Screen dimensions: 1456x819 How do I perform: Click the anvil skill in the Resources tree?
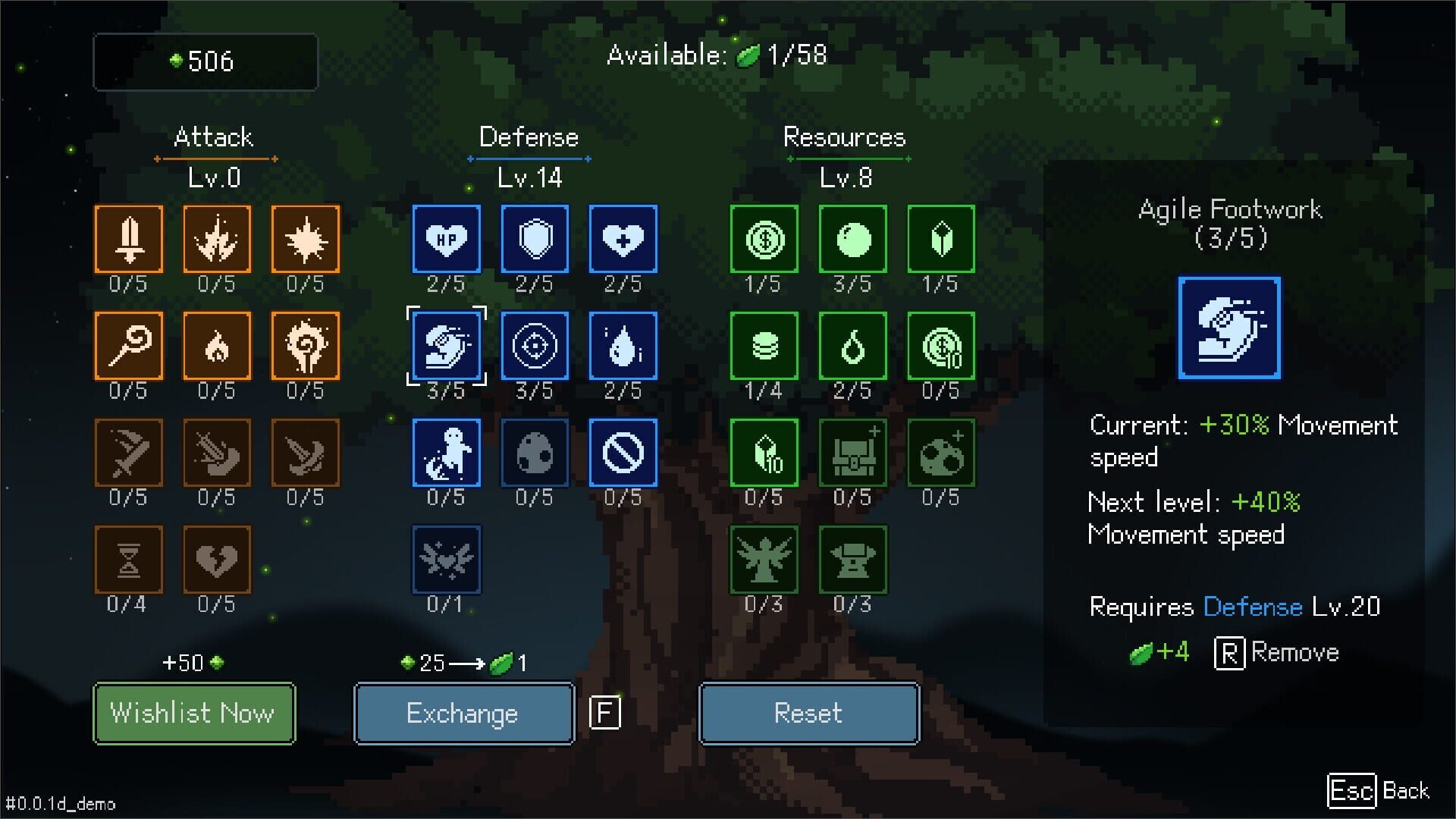tap(852, 559)
